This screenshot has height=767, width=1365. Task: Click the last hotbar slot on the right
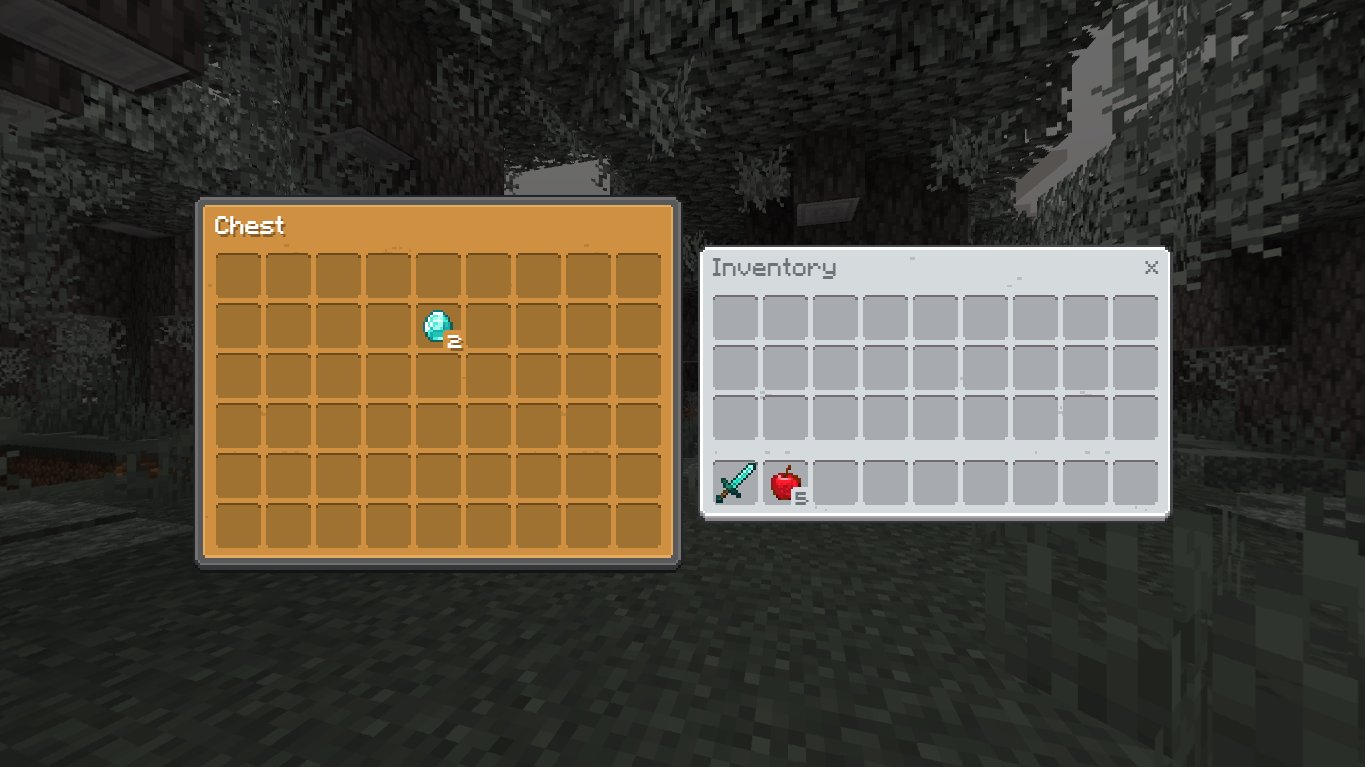click(1135, 485)
